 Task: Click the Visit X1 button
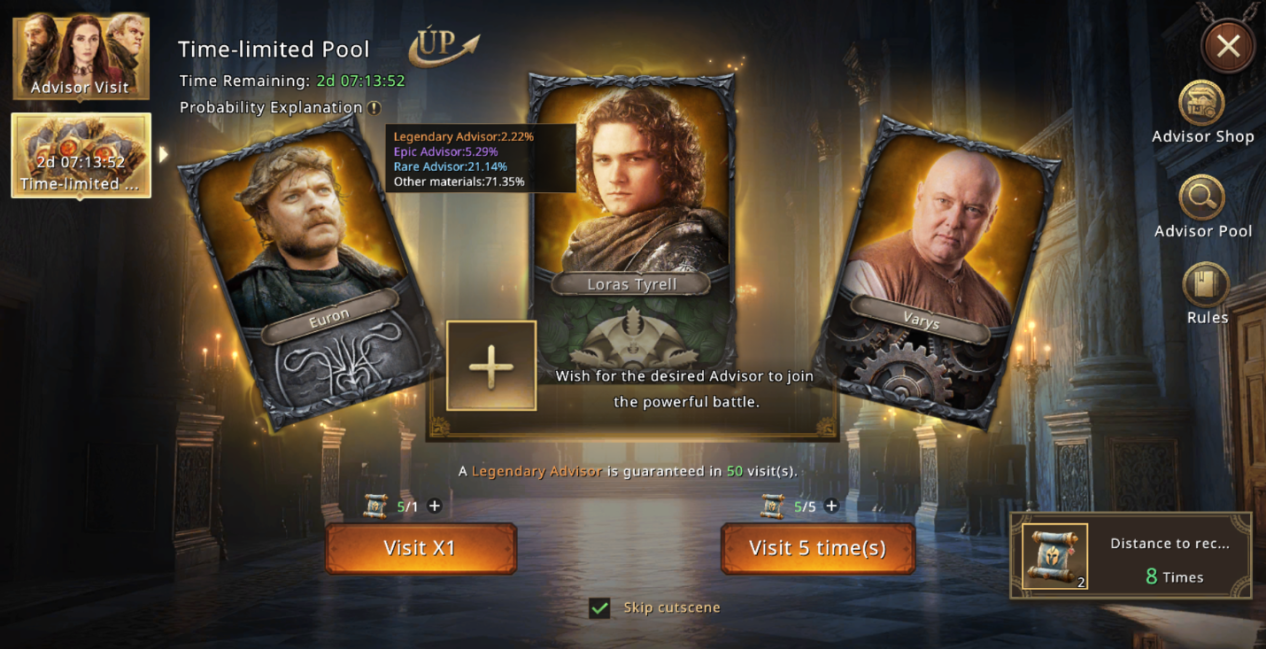click(420, 548)
